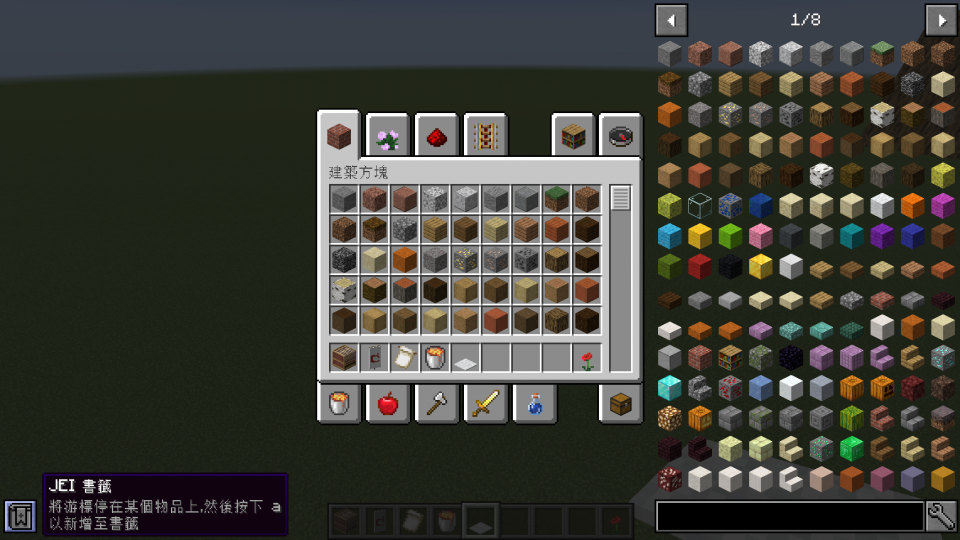960x540 pixels.
Task: Open the Miscellaneous tab with the lava bucket
Action: (x=339, y=404)
